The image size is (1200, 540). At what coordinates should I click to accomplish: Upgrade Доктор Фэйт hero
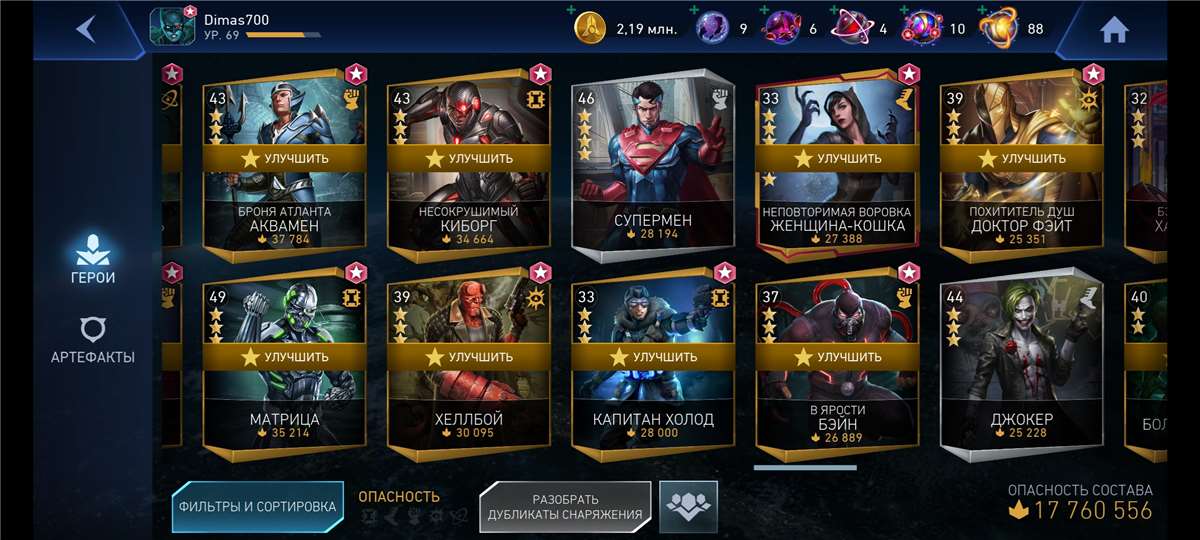pos(1021,158)
